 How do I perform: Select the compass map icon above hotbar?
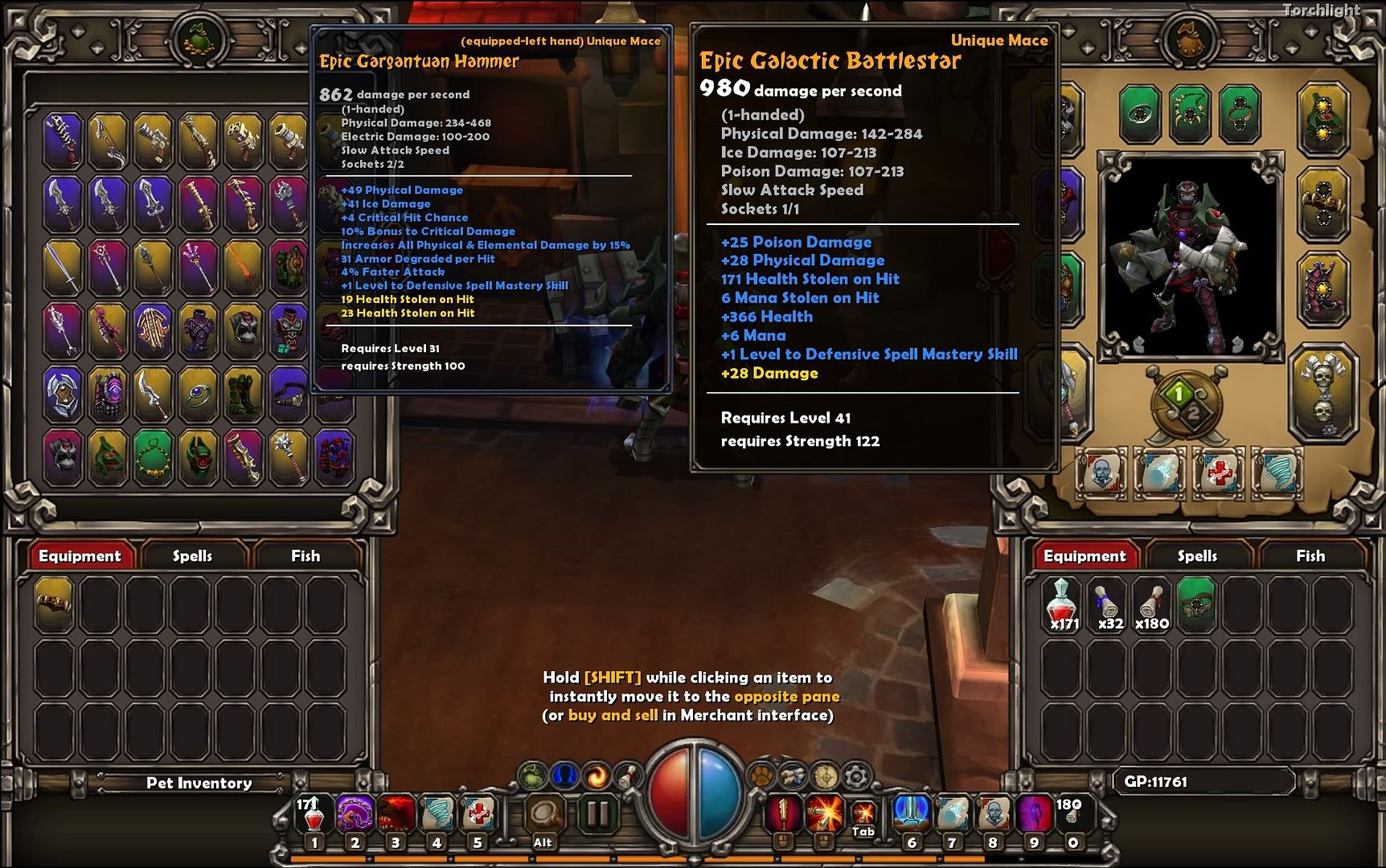825,776
